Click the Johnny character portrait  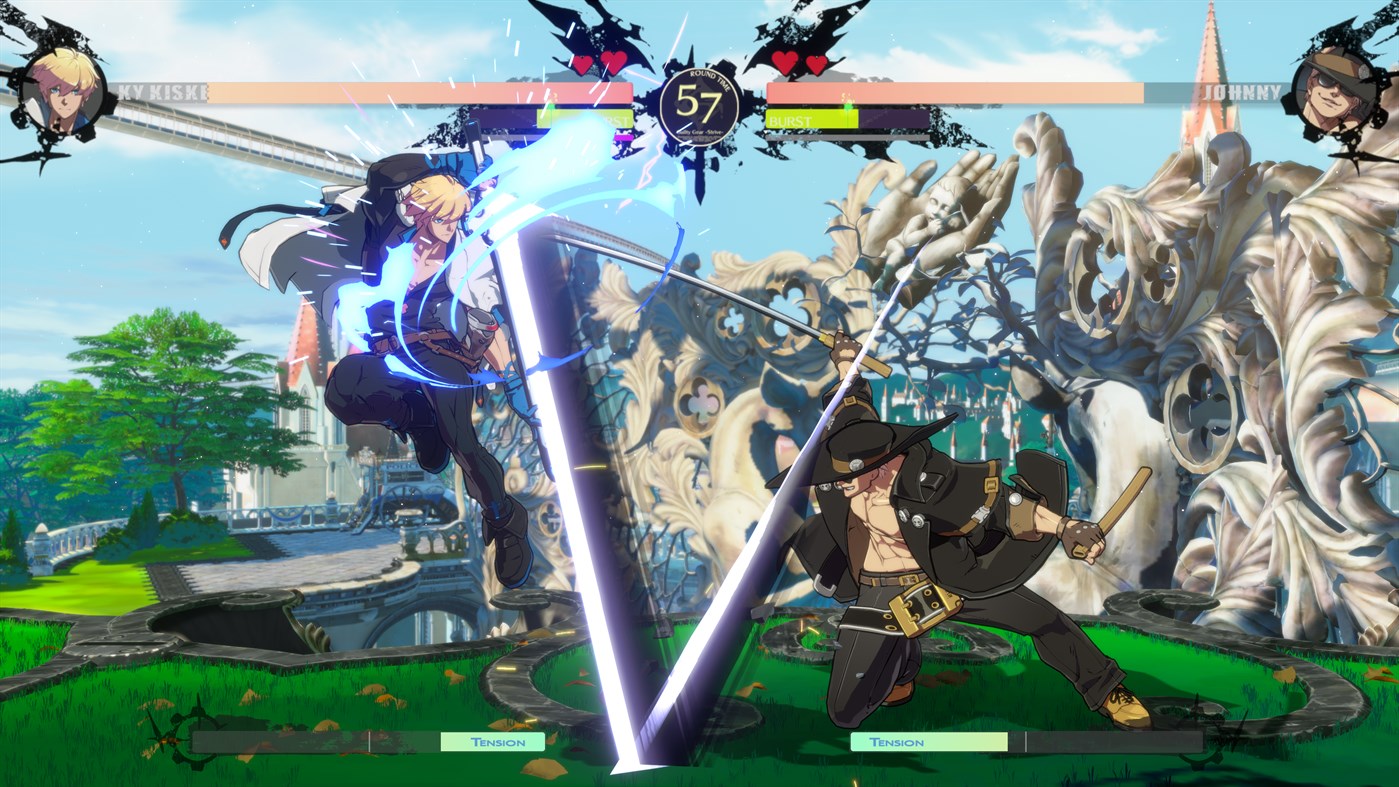pos(1340,90)
